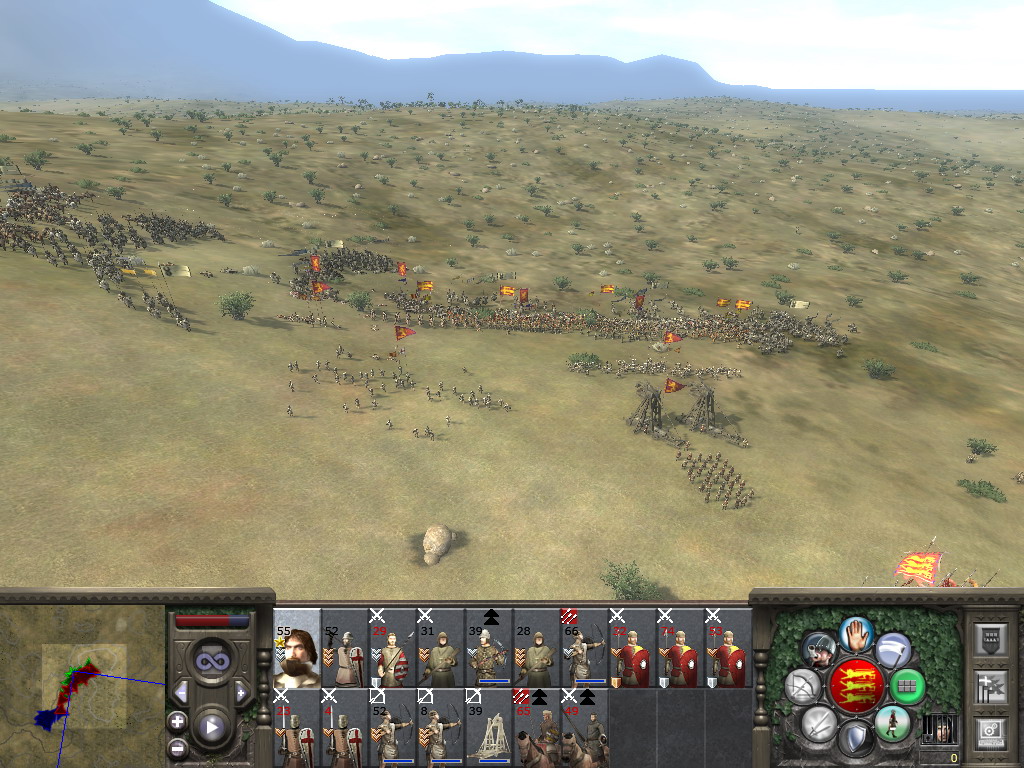Image resolution: width=1024 pixels, height=768 pixels.
Task: Click the halt order hand icon
Action: click(x=856, y=634)
